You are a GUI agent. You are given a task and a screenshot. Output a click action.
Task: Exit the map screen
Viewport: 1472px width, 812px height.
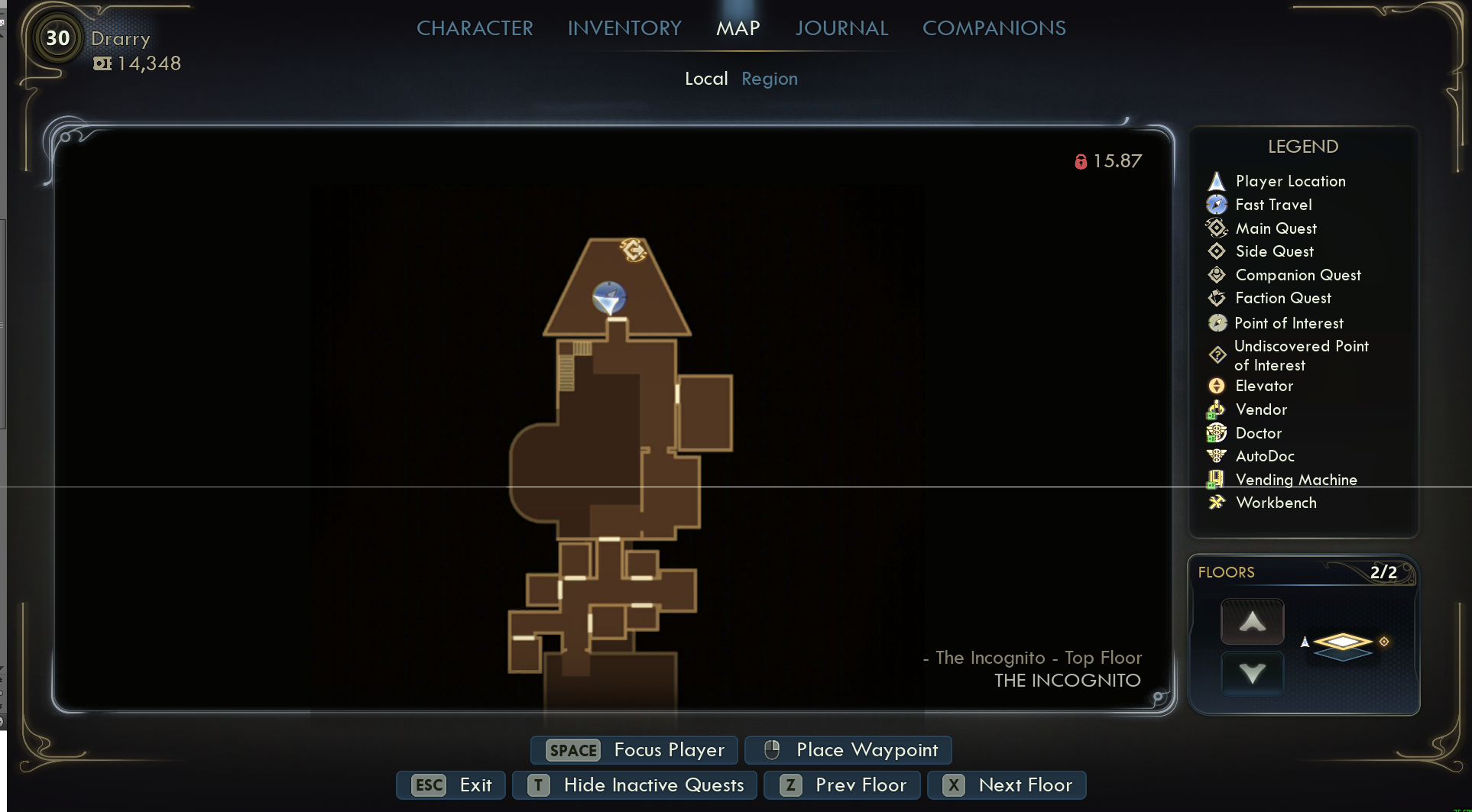tap(451, 785)
